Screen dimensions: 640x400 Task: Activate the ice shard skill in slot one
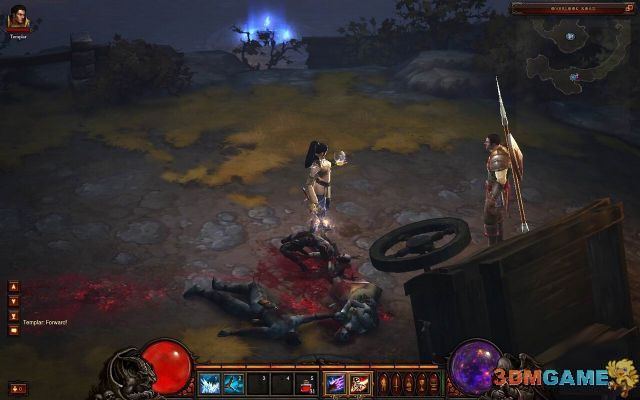pyautogui.click(x=210, y=381)
